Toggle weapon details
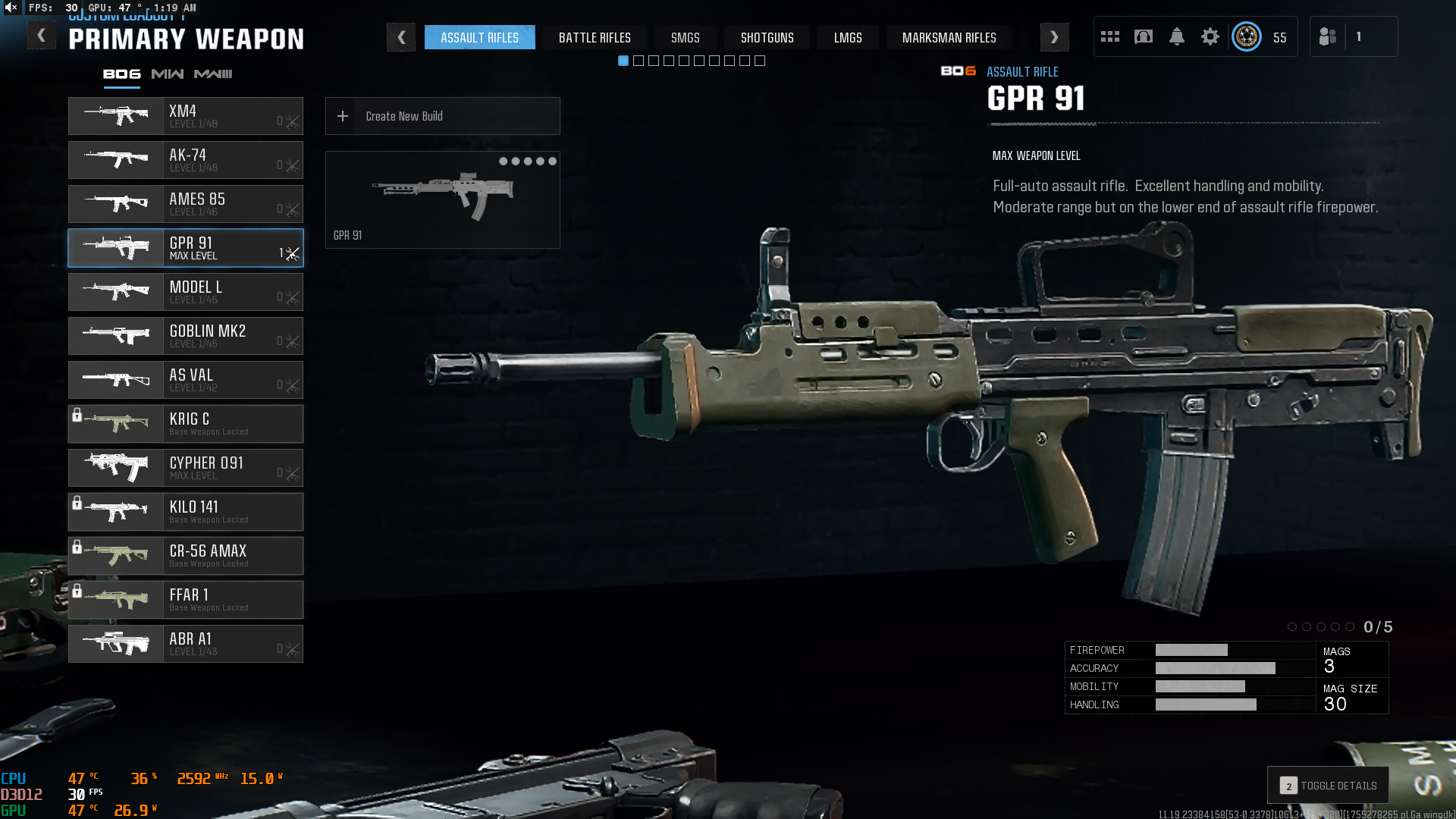Image resolution: width=1456 pixels, height=819 pixels. point(1328,786)
